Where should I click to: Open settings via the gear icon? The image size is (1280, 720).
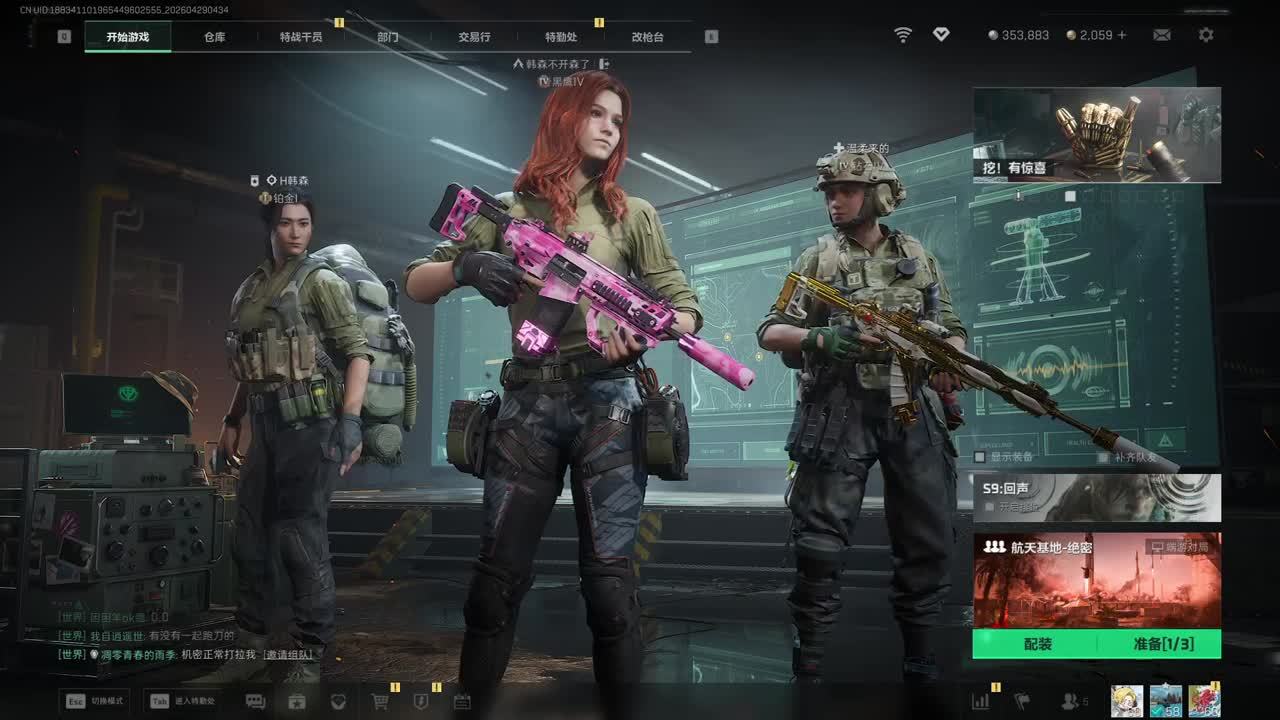(1206, 35)
